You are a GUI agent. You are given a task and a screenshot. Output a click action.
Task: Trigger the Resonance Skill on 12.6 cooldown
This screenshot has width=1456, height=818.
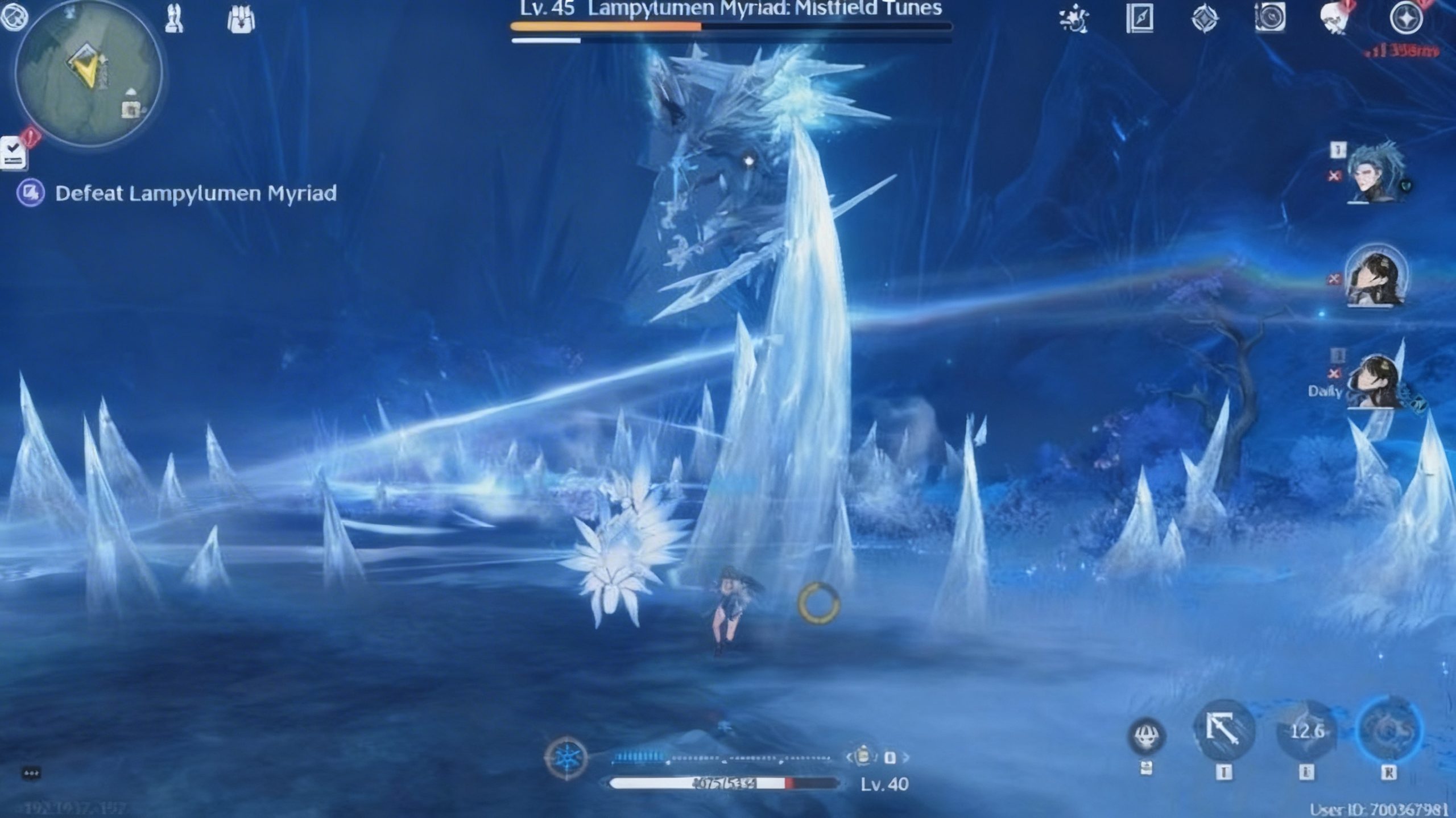(x=1307, y=730)
